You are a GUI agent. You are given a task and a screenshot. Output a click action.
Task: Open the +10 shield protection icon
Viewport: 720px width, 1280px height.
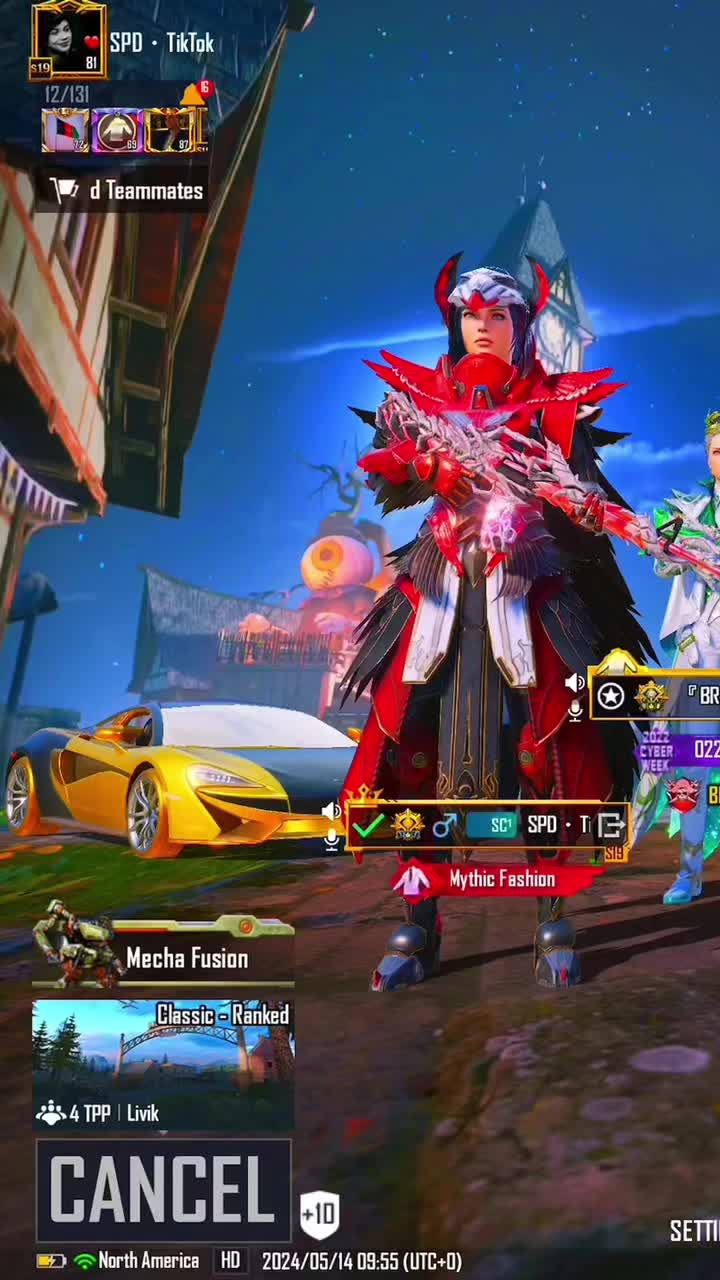[x=320, y=1215]
